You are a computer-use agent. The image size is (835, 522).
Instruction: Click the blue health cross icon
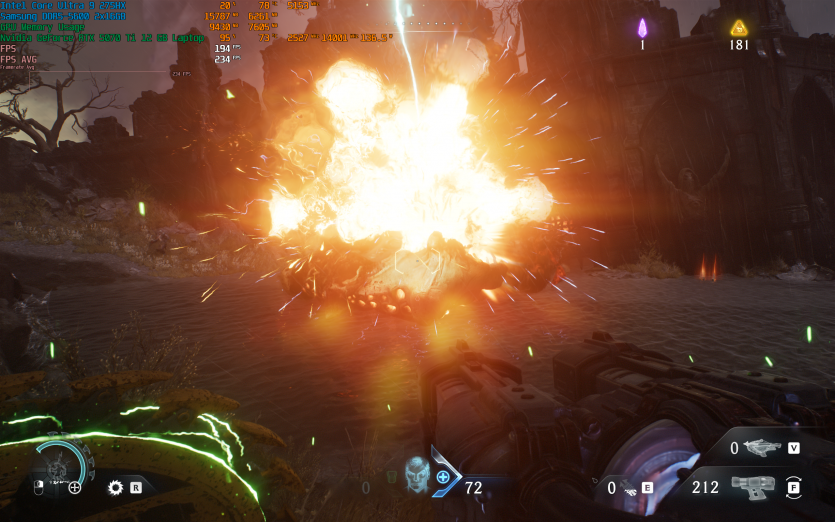443,478
